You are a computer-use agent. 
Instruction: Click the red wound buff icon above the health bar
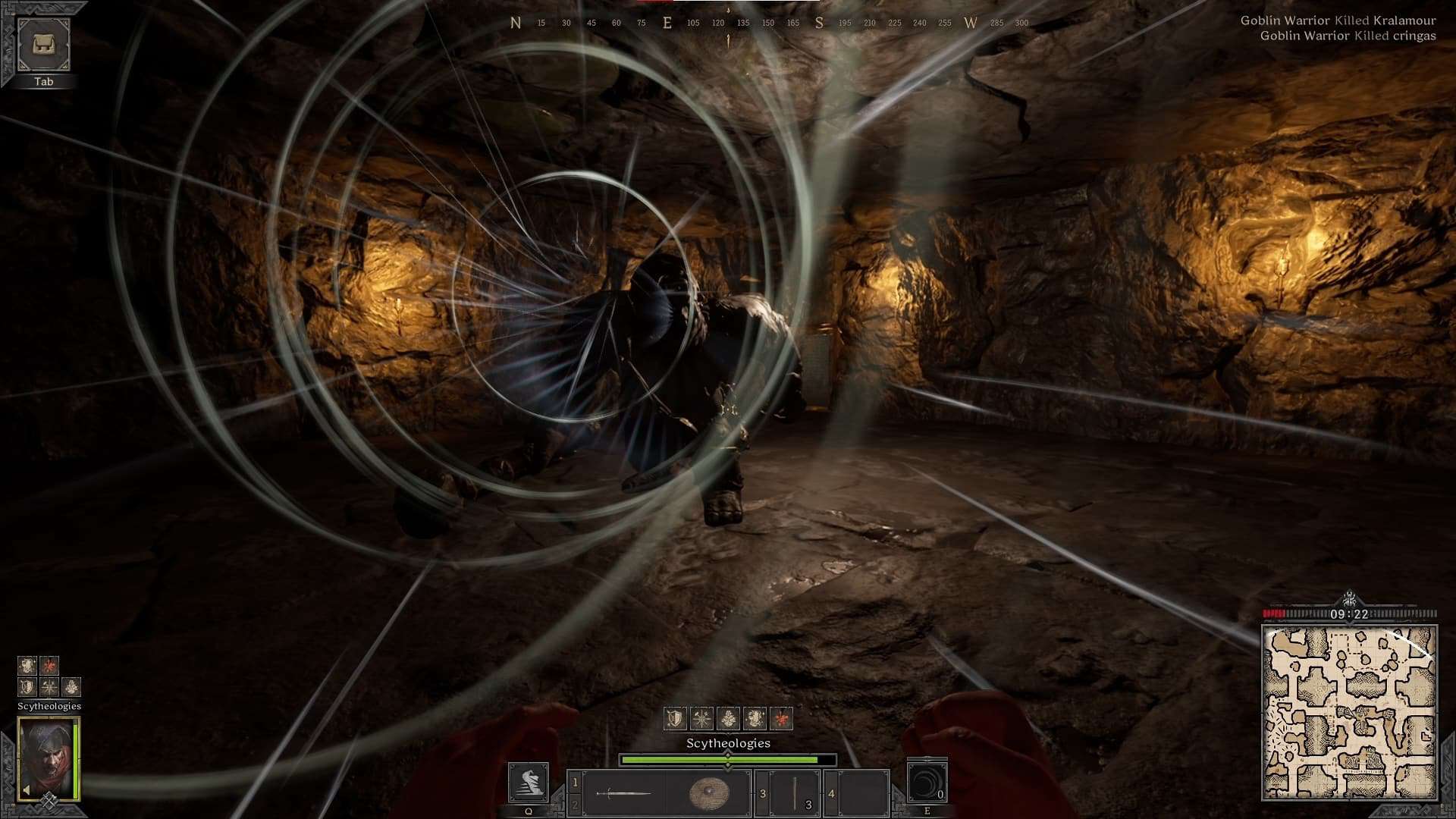pyautogui.click(x=782, y=718)
